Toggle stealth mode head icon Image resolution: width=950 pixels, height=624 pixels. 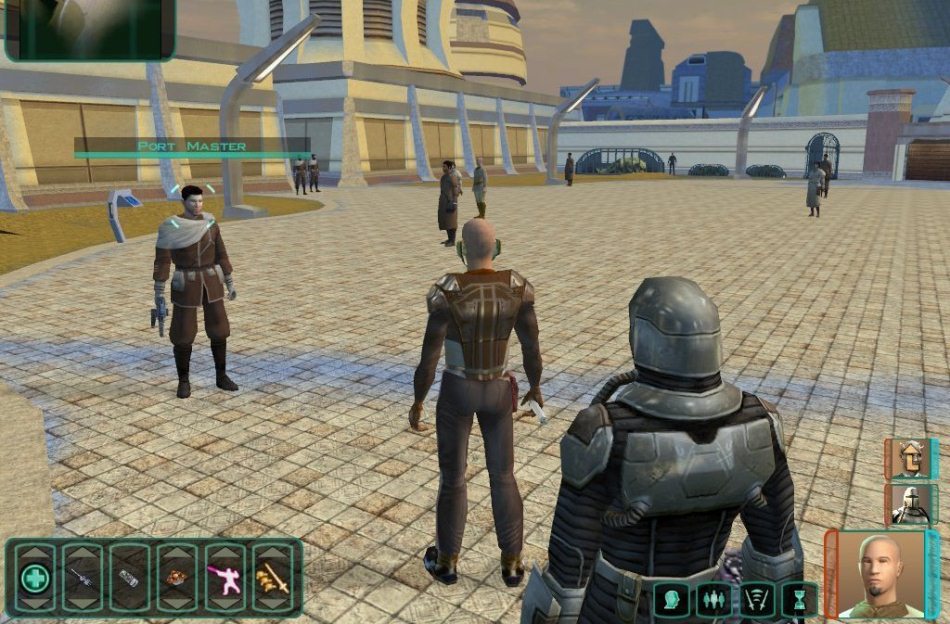[x=672, y=599]
